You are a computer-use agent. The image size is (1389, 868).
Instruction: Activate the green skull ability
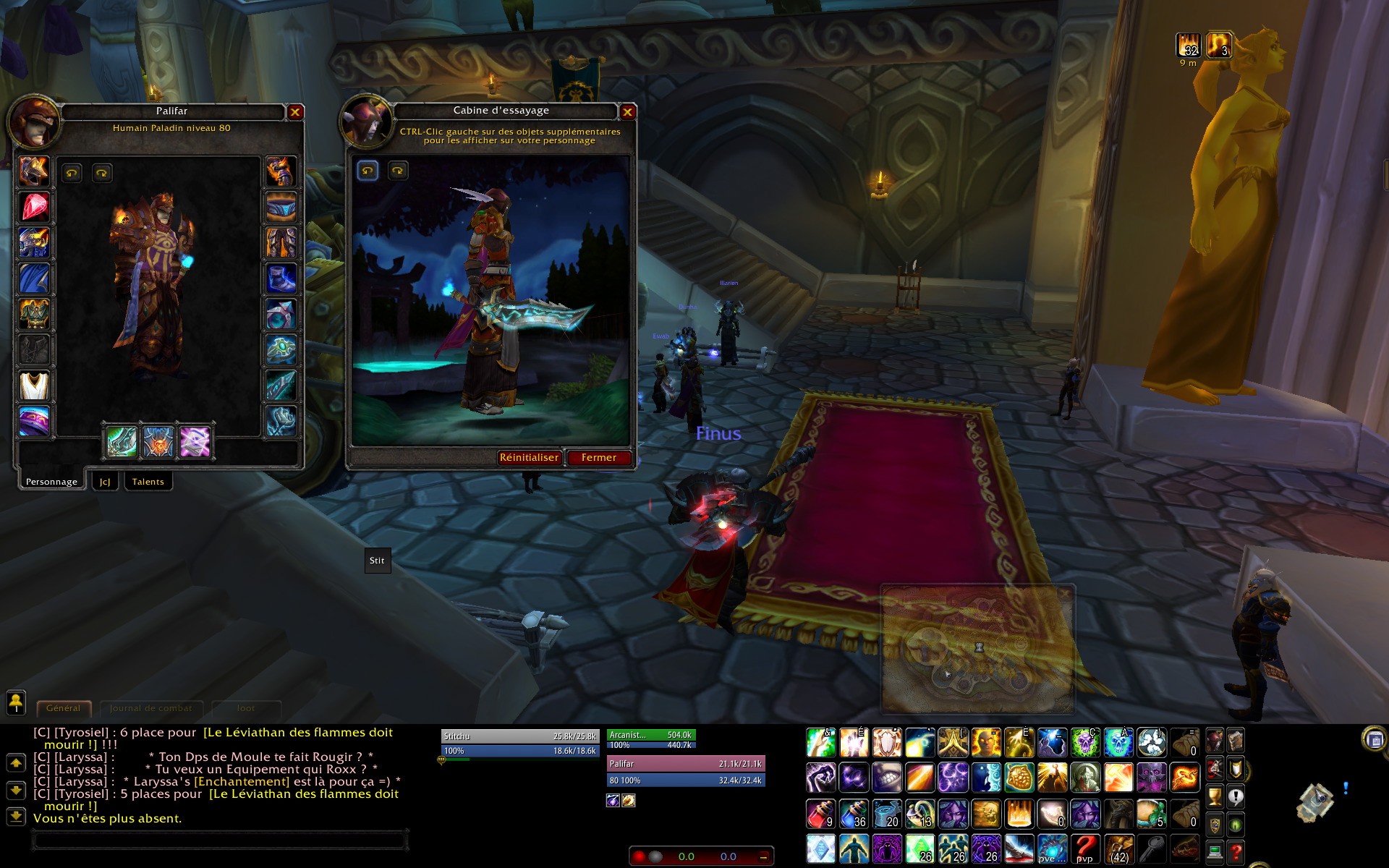[x=1085, y=743]
